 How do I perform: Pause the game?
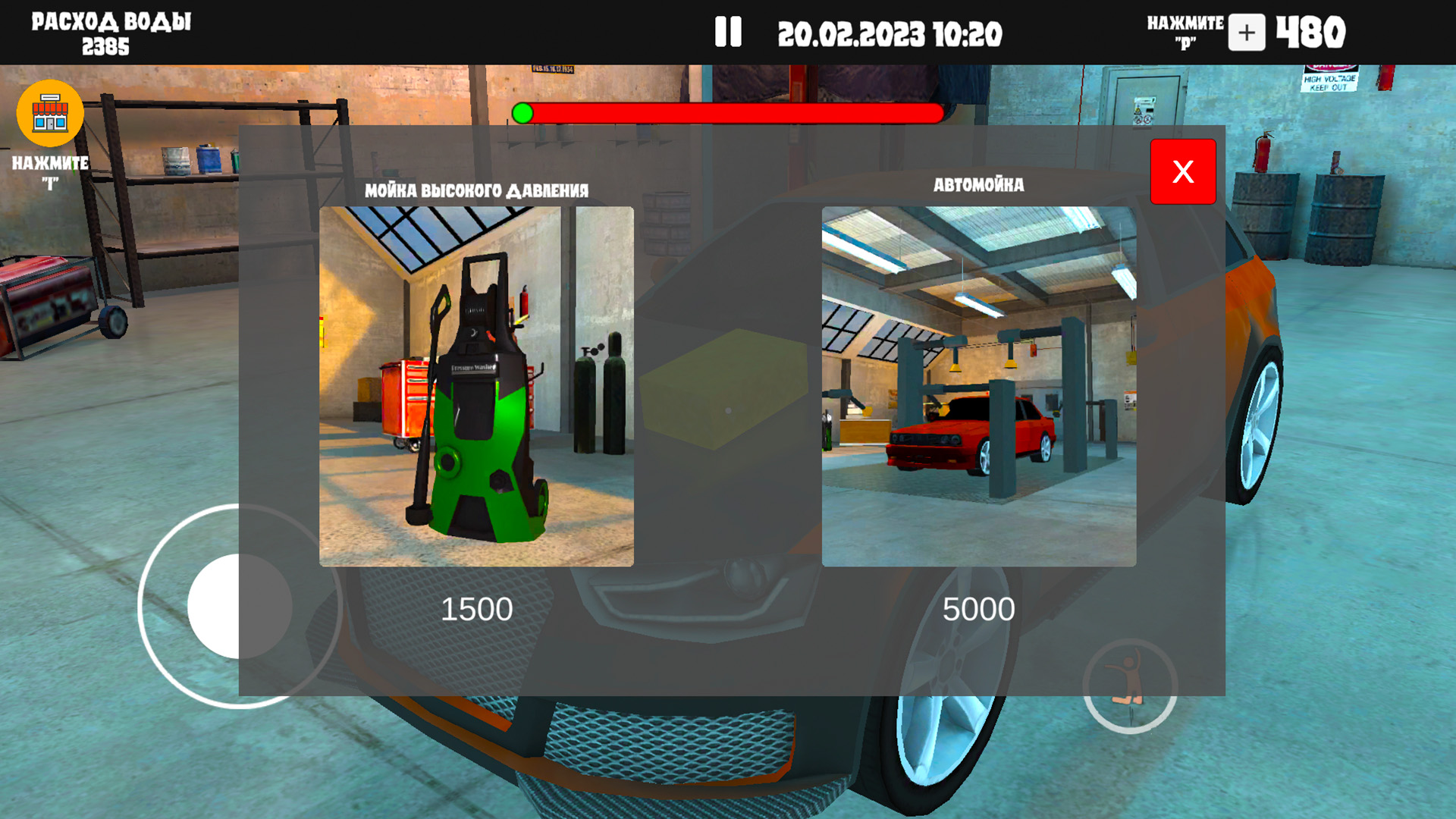point(728,32)
